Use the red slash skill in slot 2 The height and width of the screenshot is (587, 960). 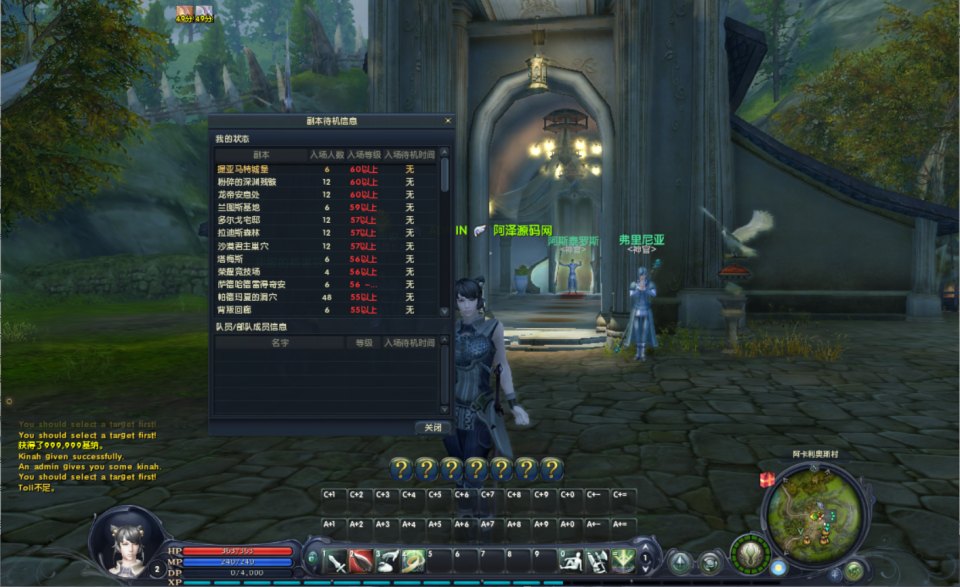tap(361, 561)
